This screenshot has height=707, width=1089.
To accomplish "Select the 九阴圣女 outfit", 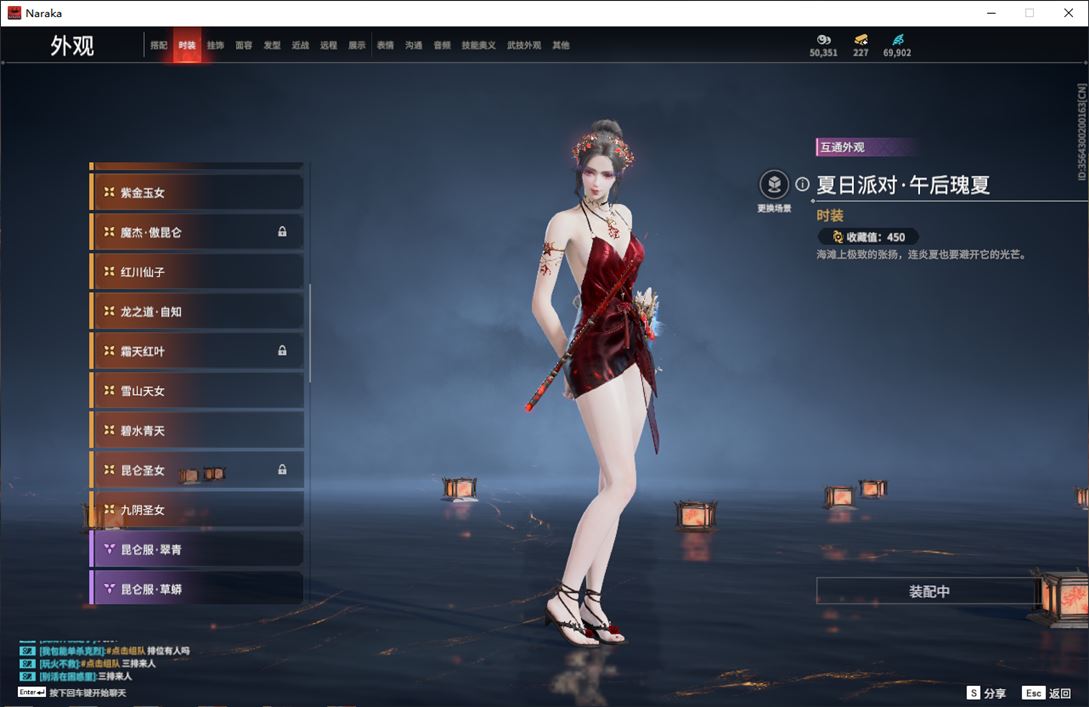I will [x=197, y=510].
